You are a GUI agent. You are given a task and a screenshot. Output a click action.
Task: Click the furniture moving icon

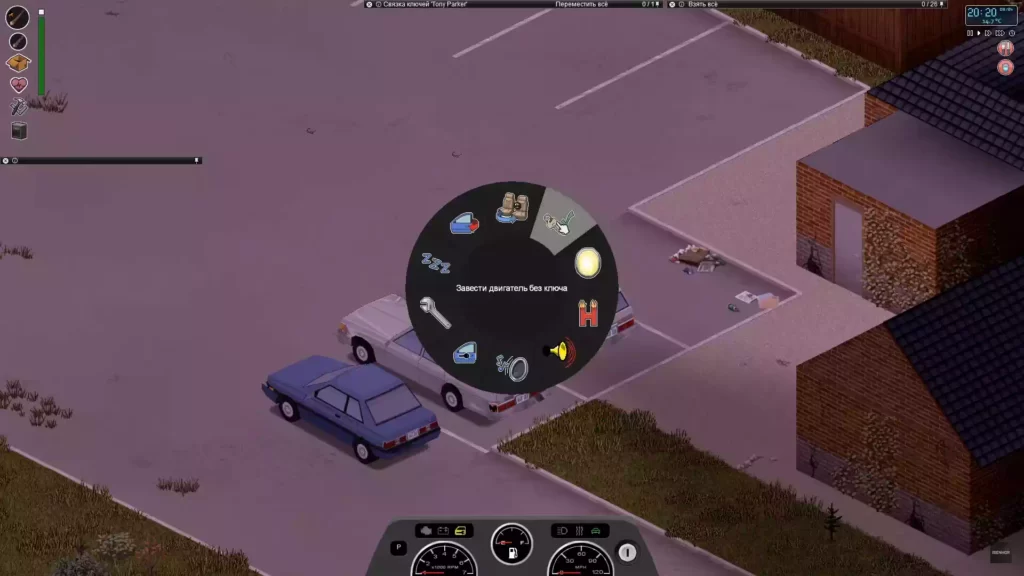point(19,130)
